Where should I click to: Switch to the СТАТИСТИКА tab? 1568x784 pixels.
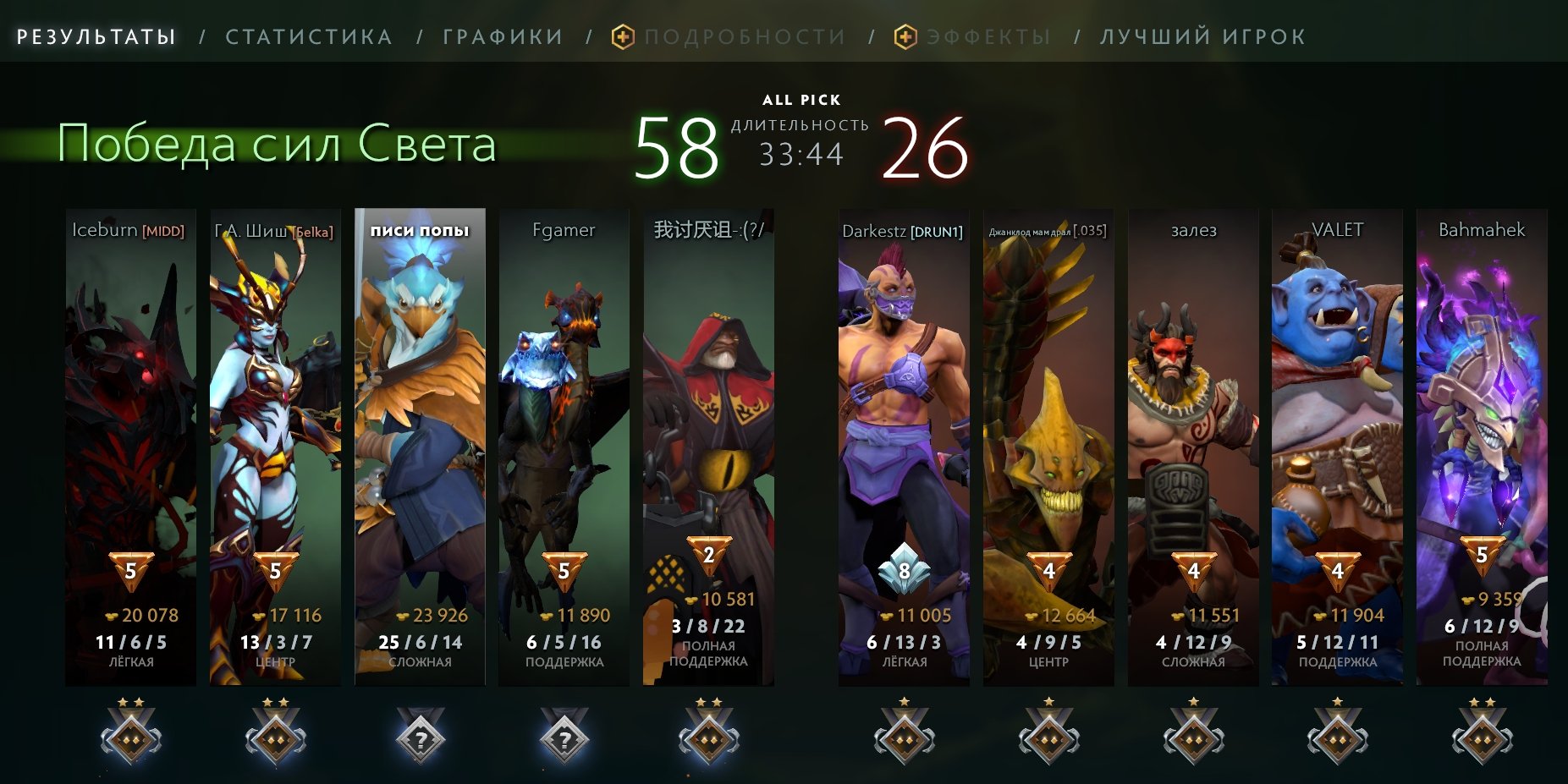pos(309,36)
